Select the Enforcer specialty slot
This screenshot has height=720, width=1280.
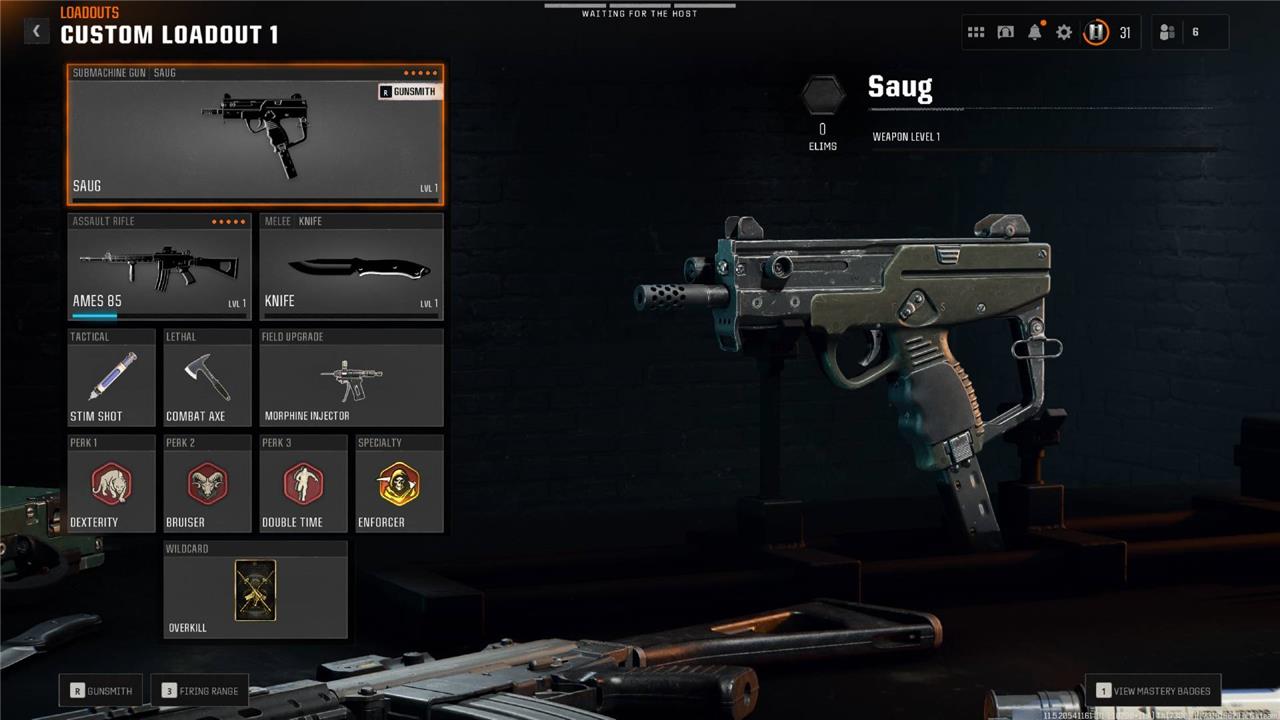point(399,484)
